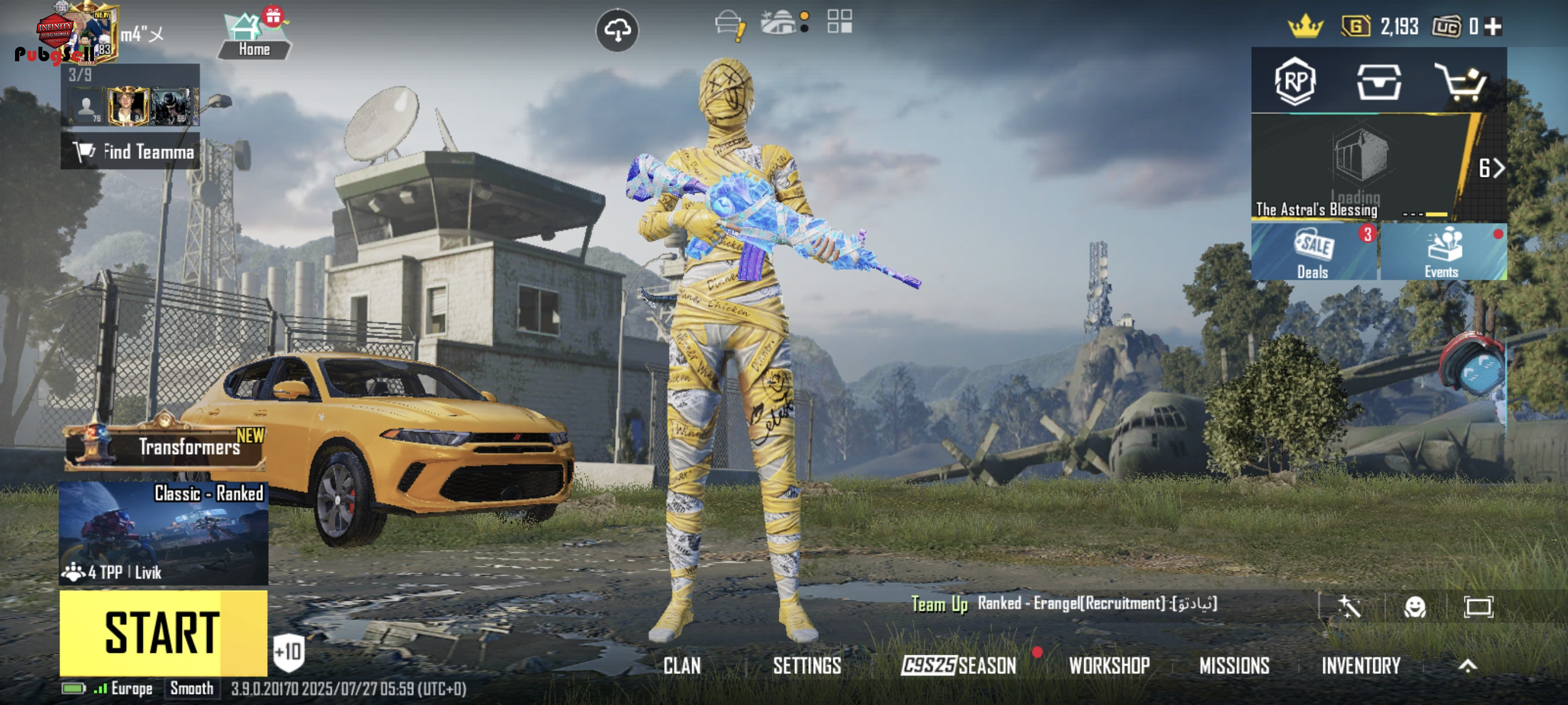Open the Transformers event banner
Screen dimensions: 1568x705
(165, 447)
